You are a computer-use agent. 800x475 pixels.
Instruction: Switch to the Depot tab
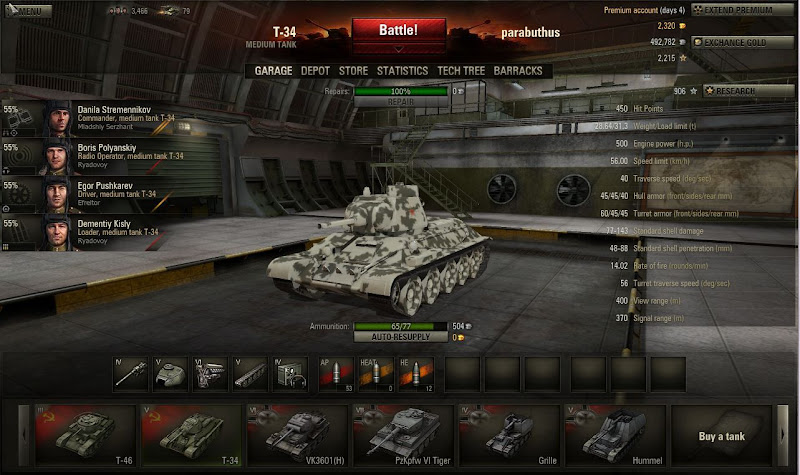[x=316, y=71]
